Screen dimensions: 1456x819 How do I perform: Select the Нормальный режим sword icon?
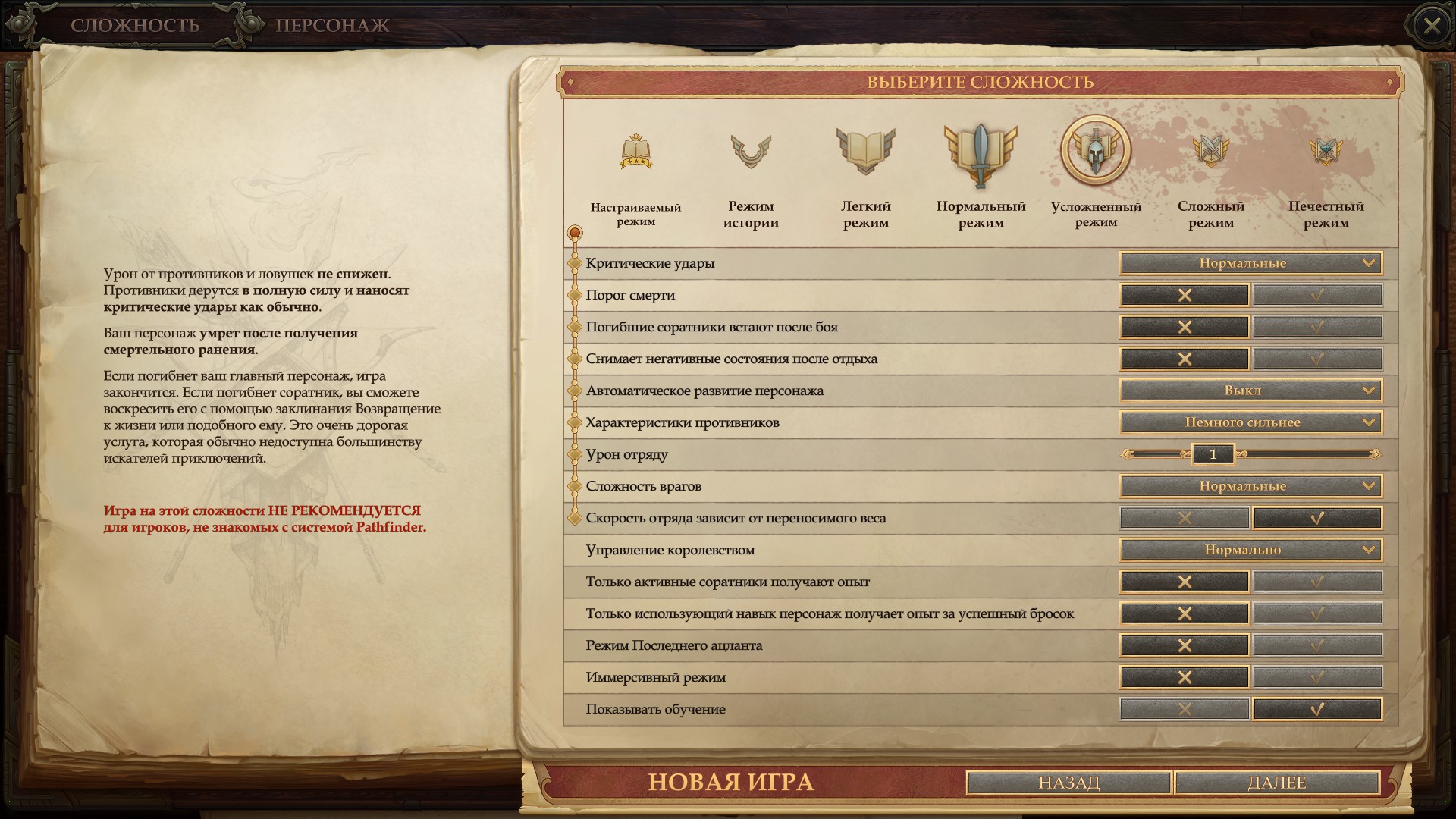click(x=978, y=152)
